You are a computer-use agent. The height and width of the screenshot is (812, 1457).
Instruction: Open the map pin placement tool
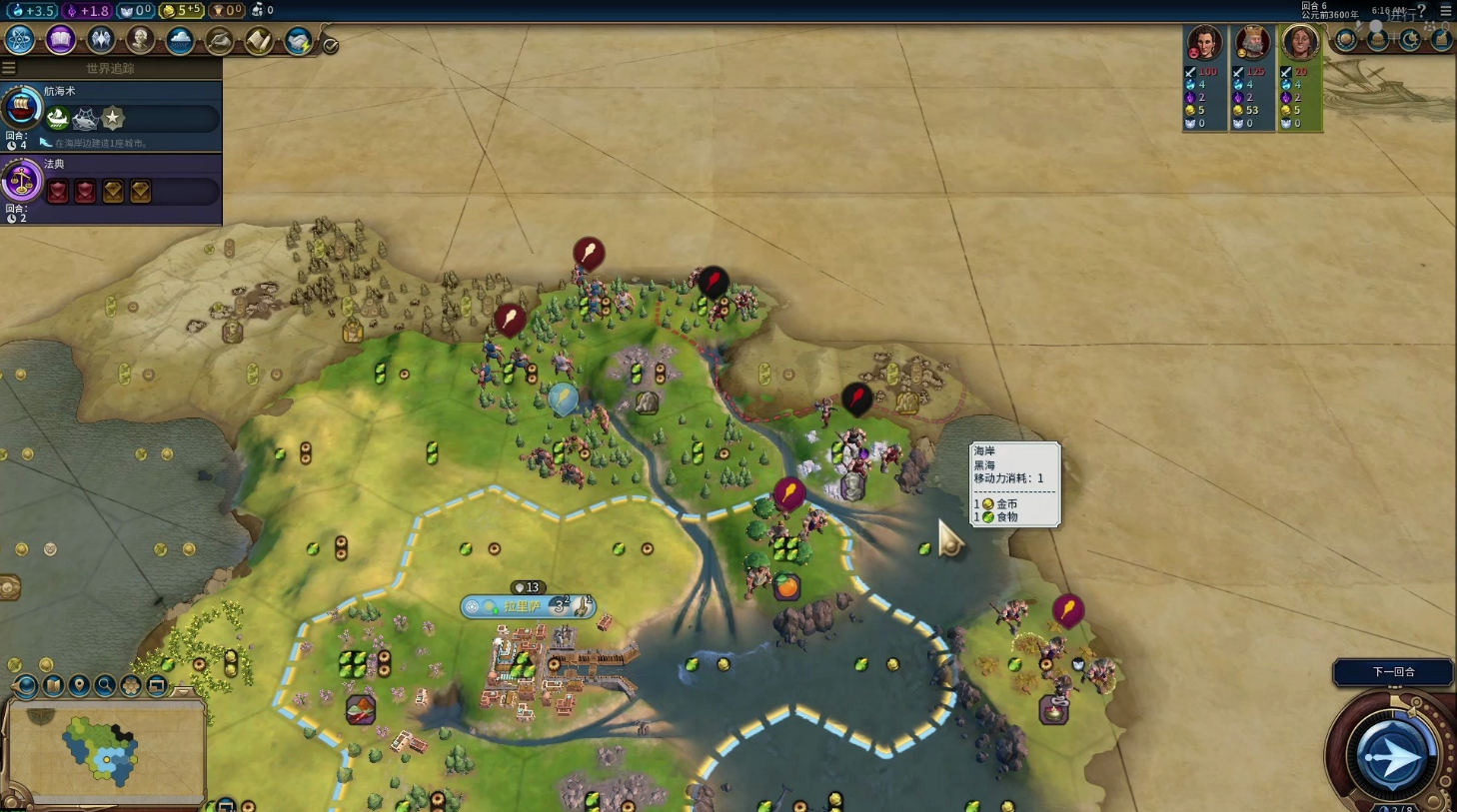79,685
